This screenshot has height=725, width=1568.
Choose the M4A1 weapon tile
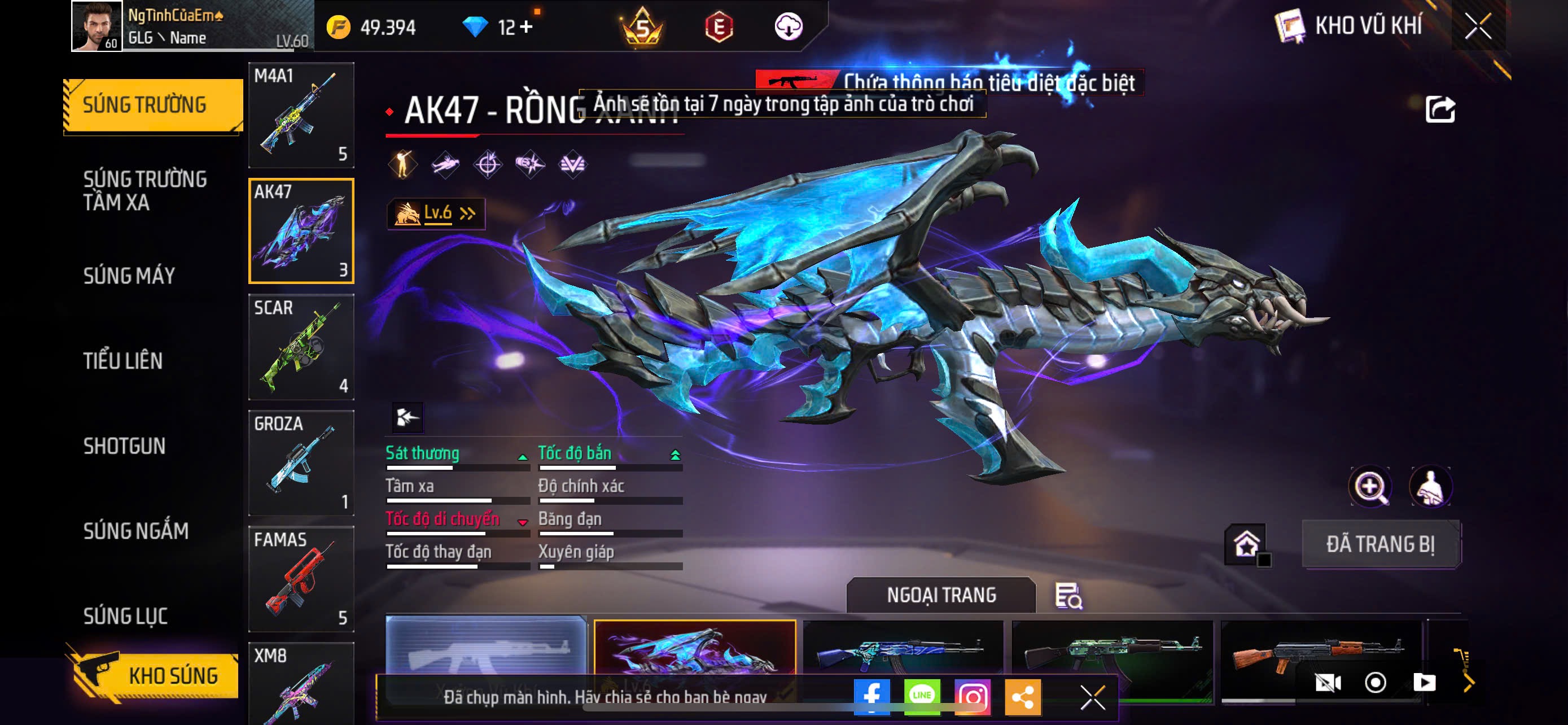(301, 115)
